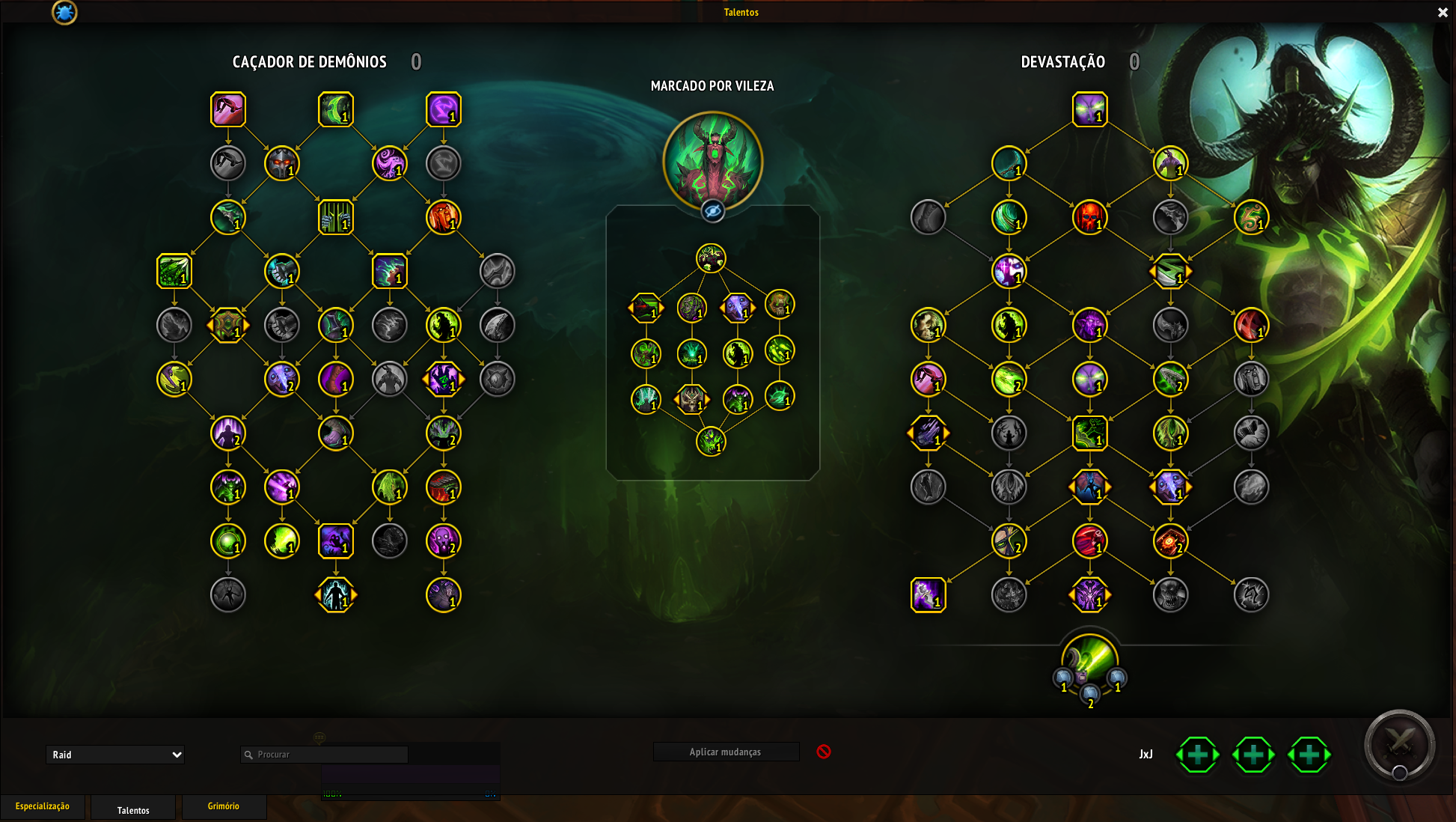Click the red reset changes icon
This screenshot has height=822, width=1456.
824,752
